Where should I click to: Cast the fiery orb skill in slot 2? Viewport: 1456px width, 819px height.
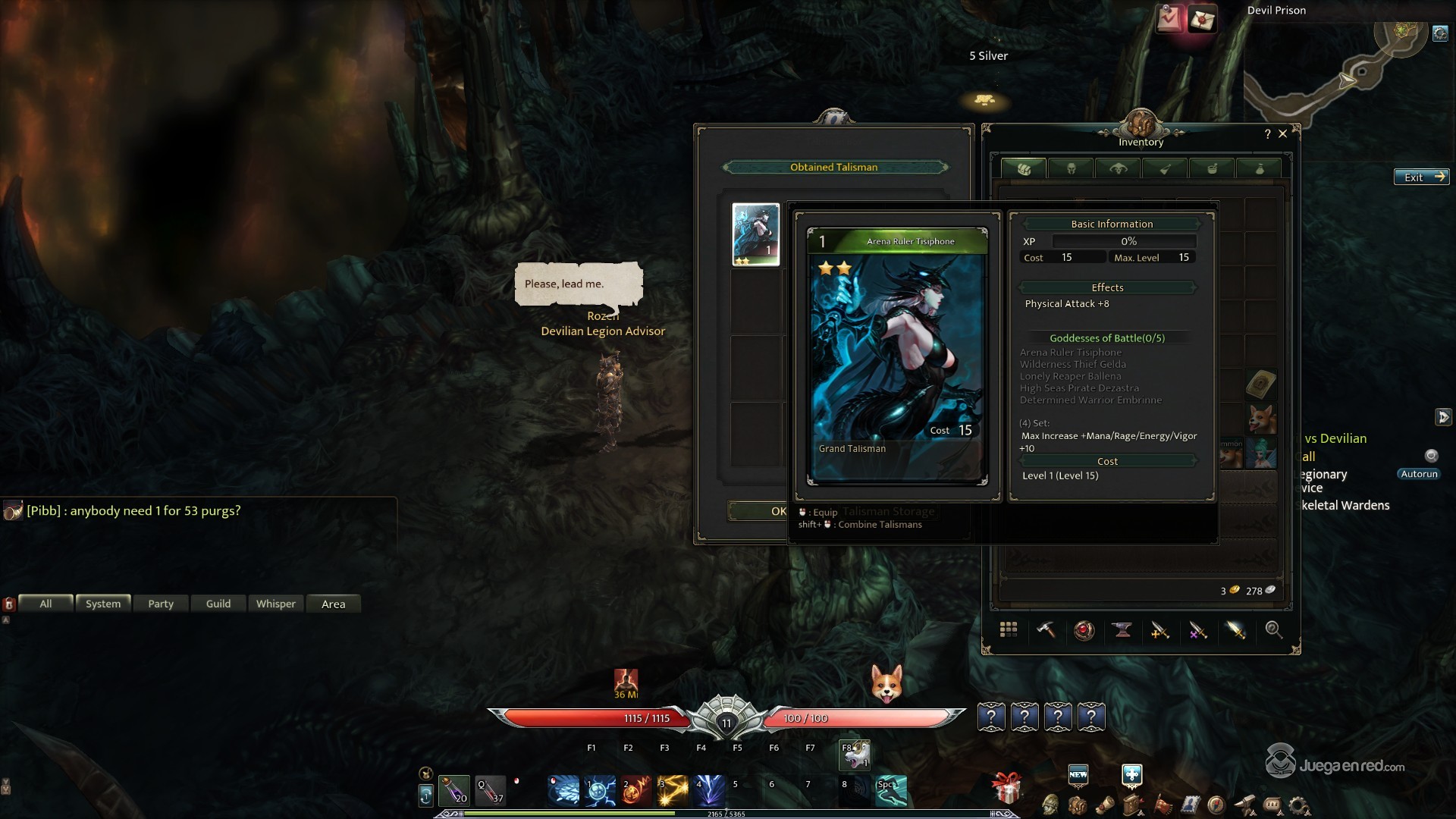pos(635,790)
